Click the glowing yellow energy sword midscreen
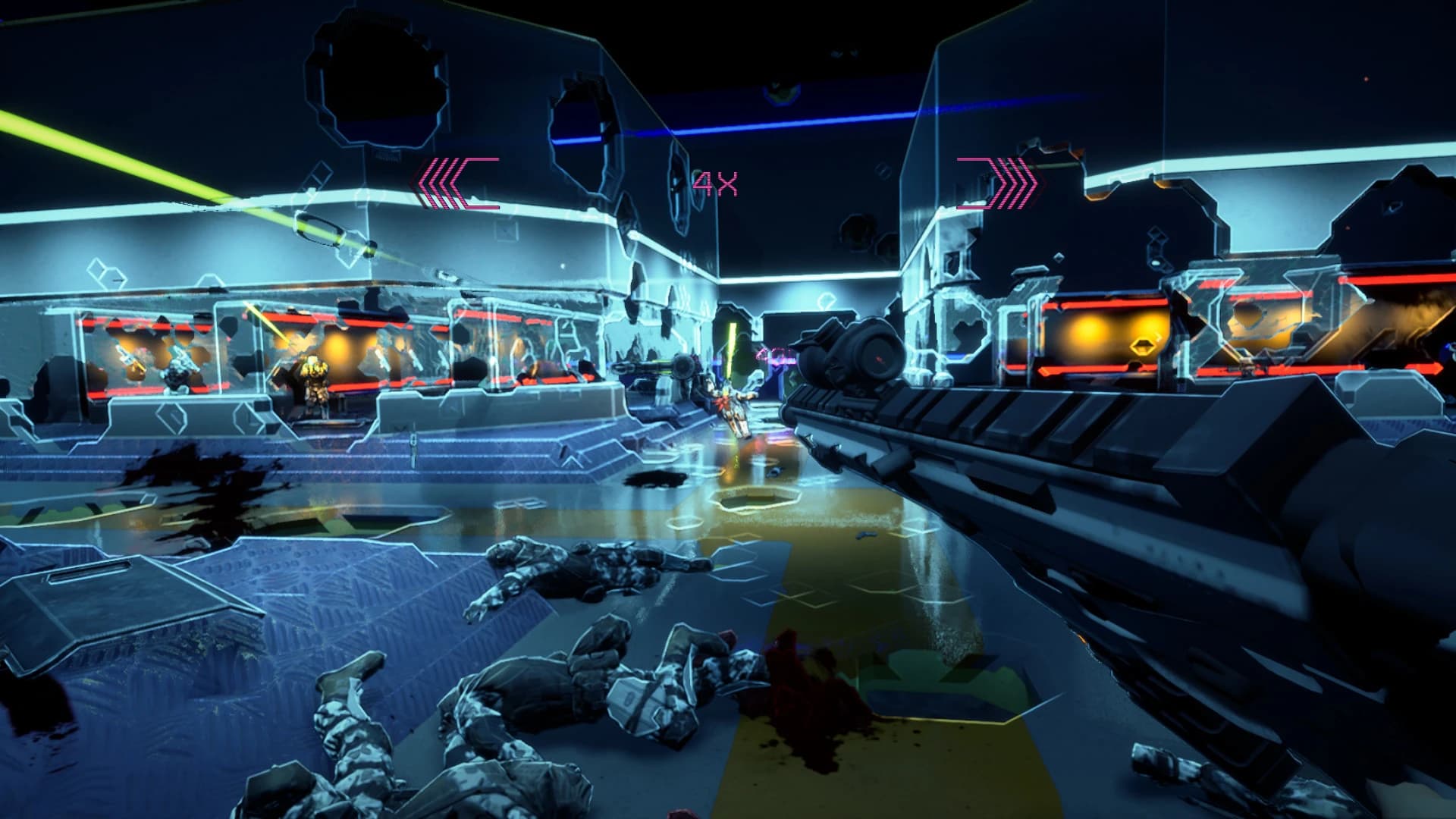 point(731,347)
